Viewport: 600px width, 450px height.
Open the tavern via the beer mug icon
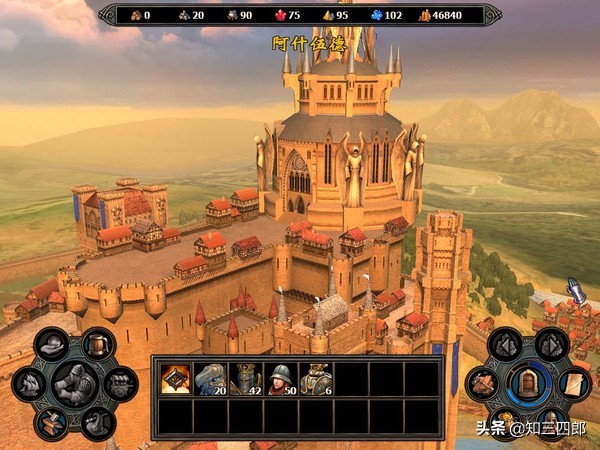[96, 345]
